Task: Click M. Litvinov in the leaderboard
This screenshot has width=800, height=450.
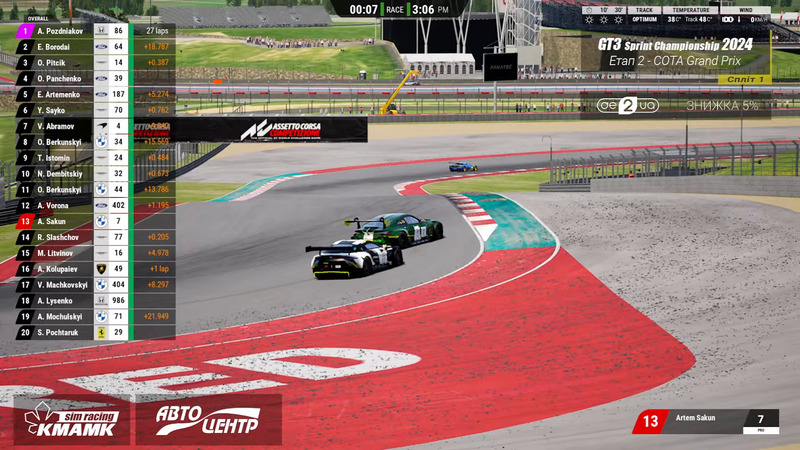Action: 62,253
